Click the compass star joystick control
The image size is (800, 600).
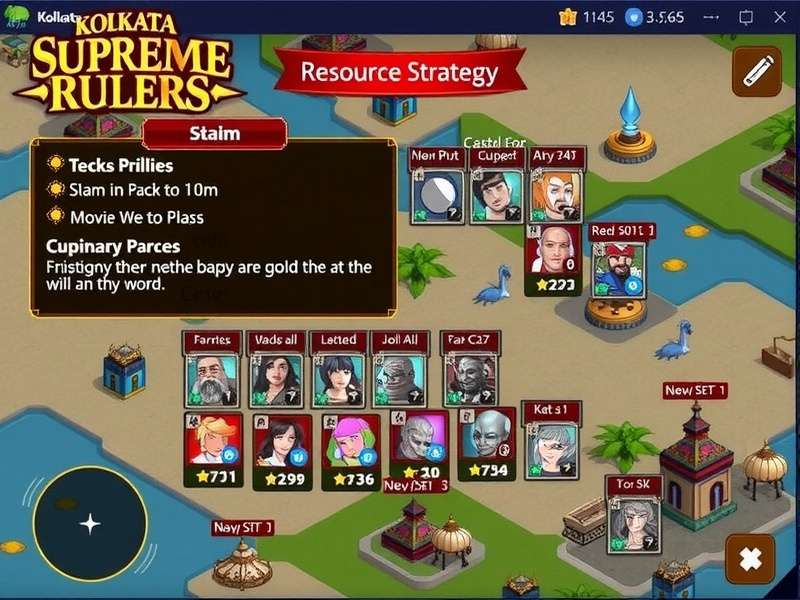(90, 523)
